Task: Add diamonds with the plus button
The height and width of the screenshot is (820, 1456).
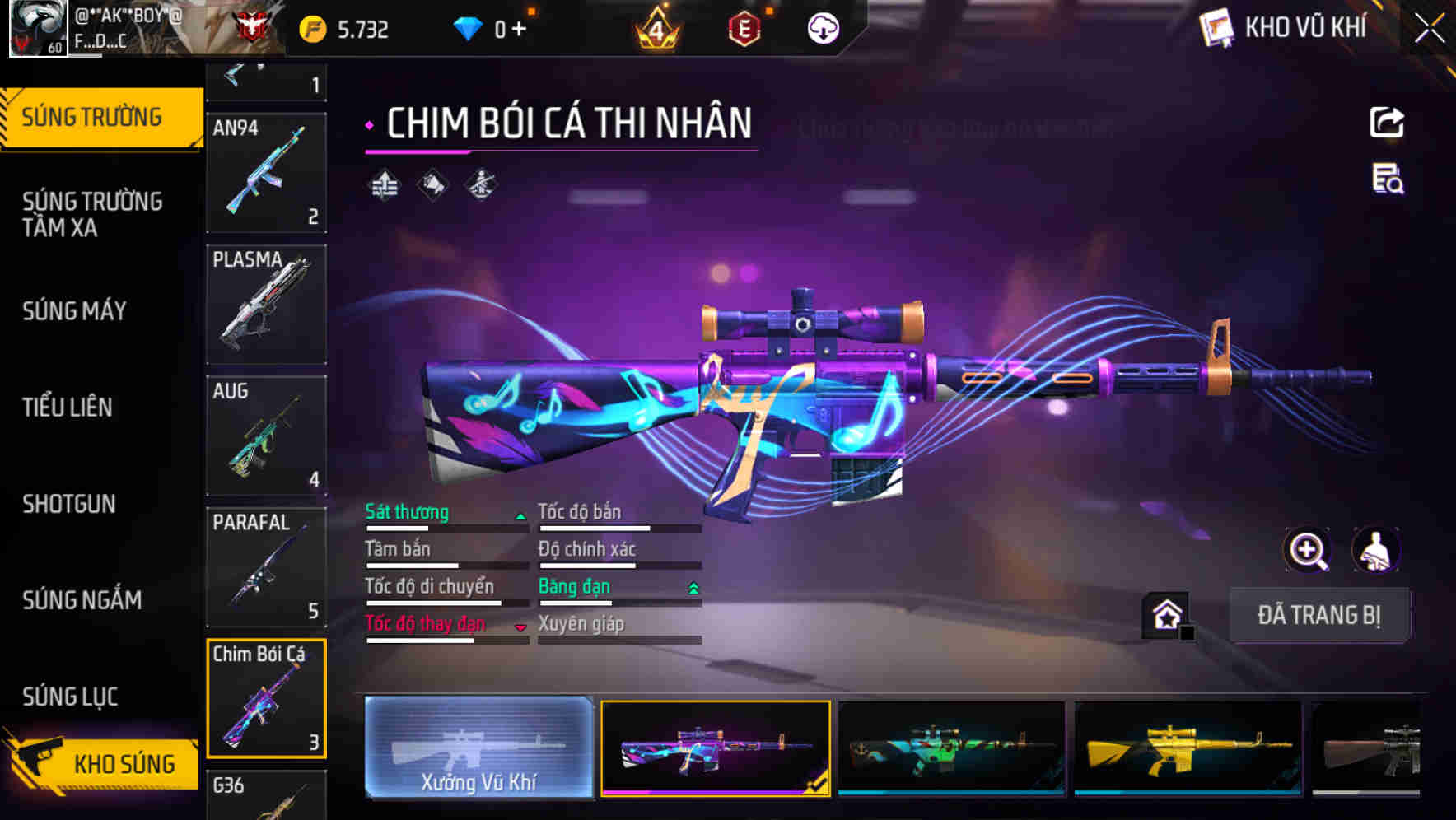Action: pyautogui.click(x=519, y=30)
